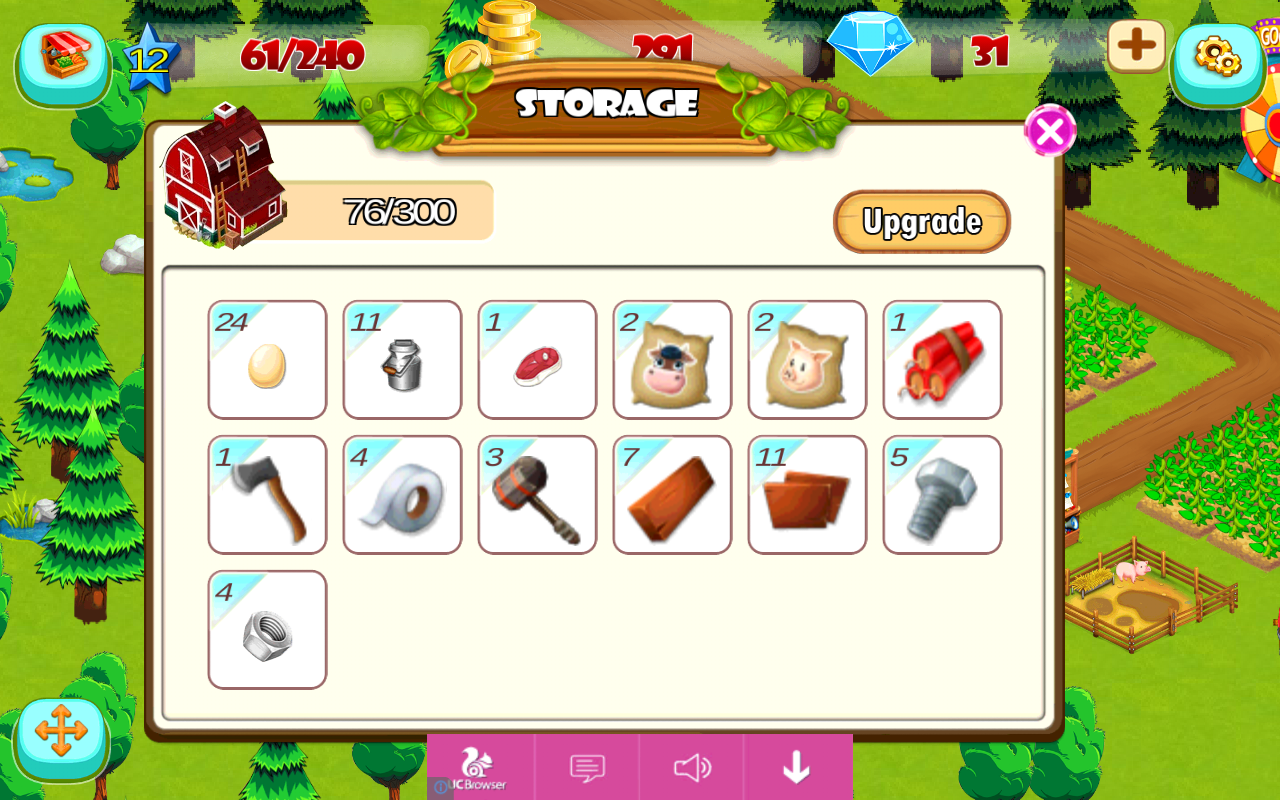Mute sound using the speaker icon

coord(692,767)
